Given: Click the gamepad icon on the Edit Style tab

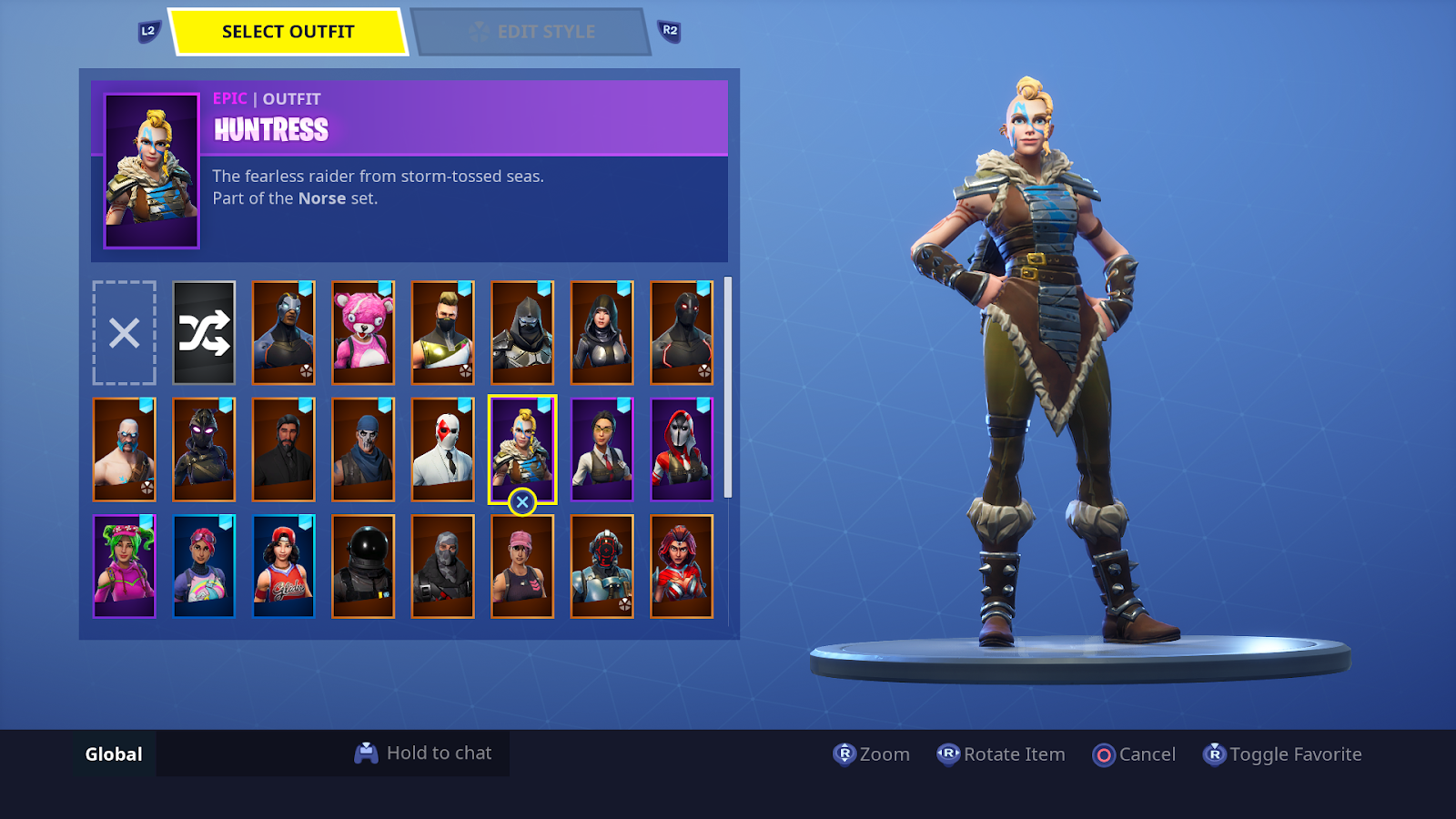Looking at the screenshot, I should click(x=480, y=31).
